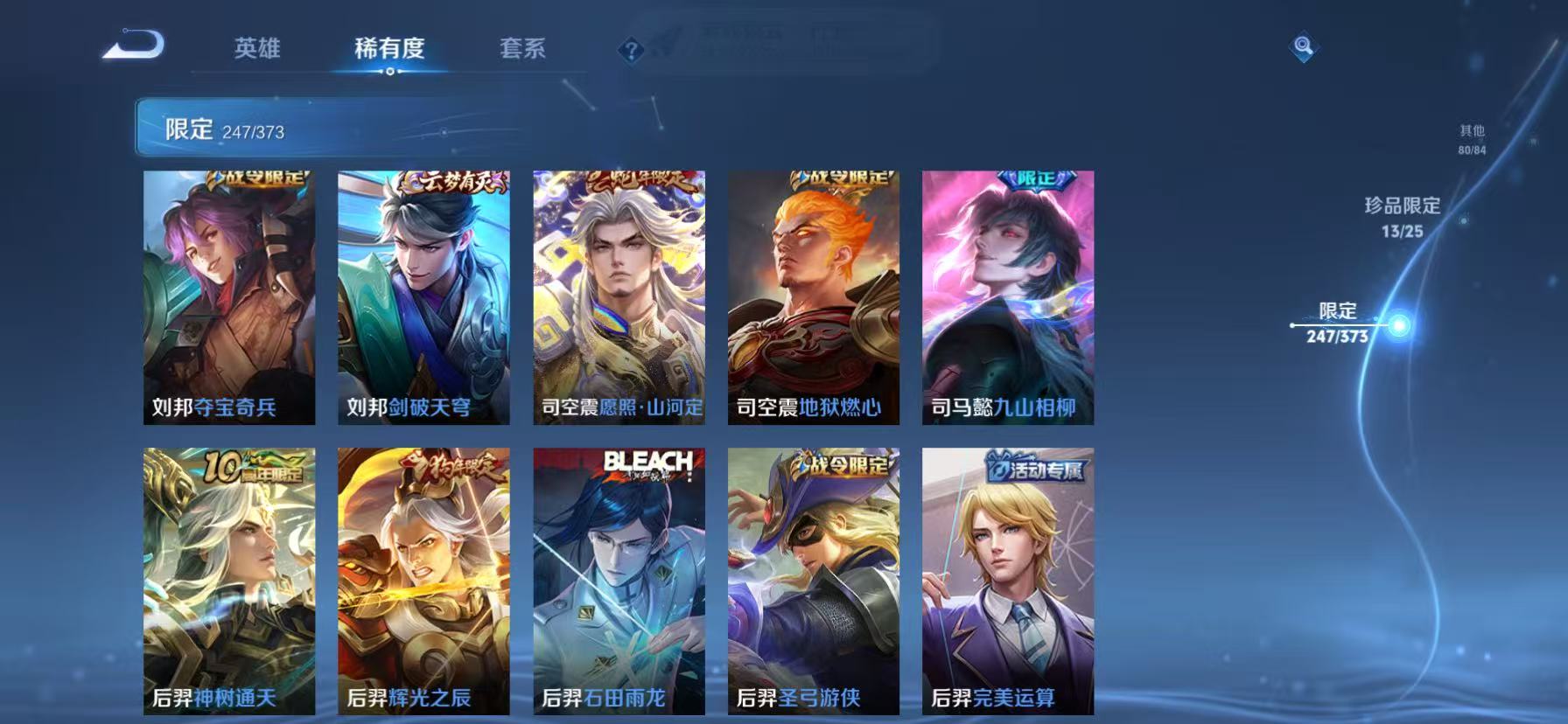The height and width of the screenshot is (724, 1568).
Task: Open the question mark help icon
Action: [629, 49]
